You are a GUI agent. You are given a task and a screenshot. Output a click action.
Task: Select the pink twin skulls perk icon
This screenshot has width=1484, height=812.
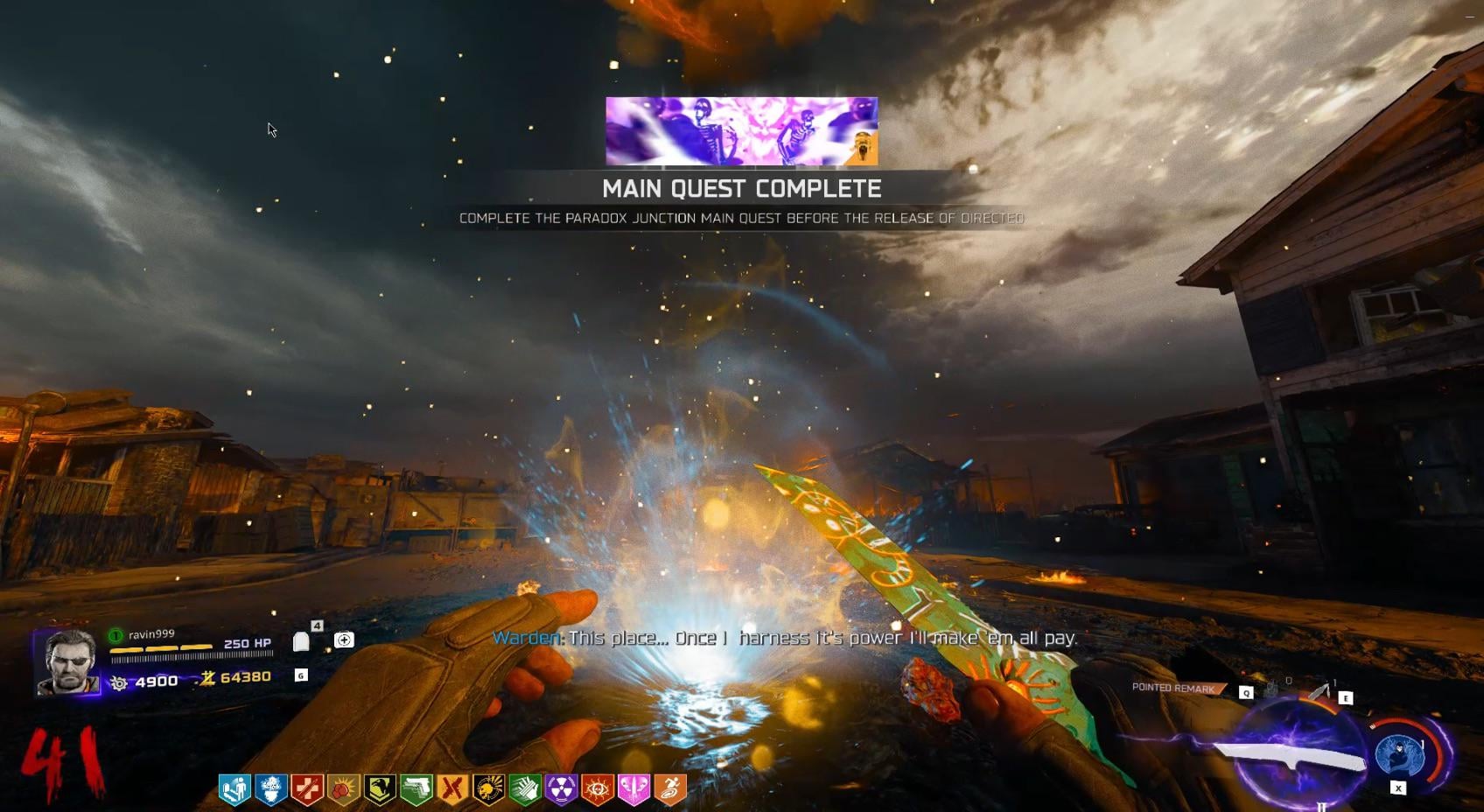(633, 789)
